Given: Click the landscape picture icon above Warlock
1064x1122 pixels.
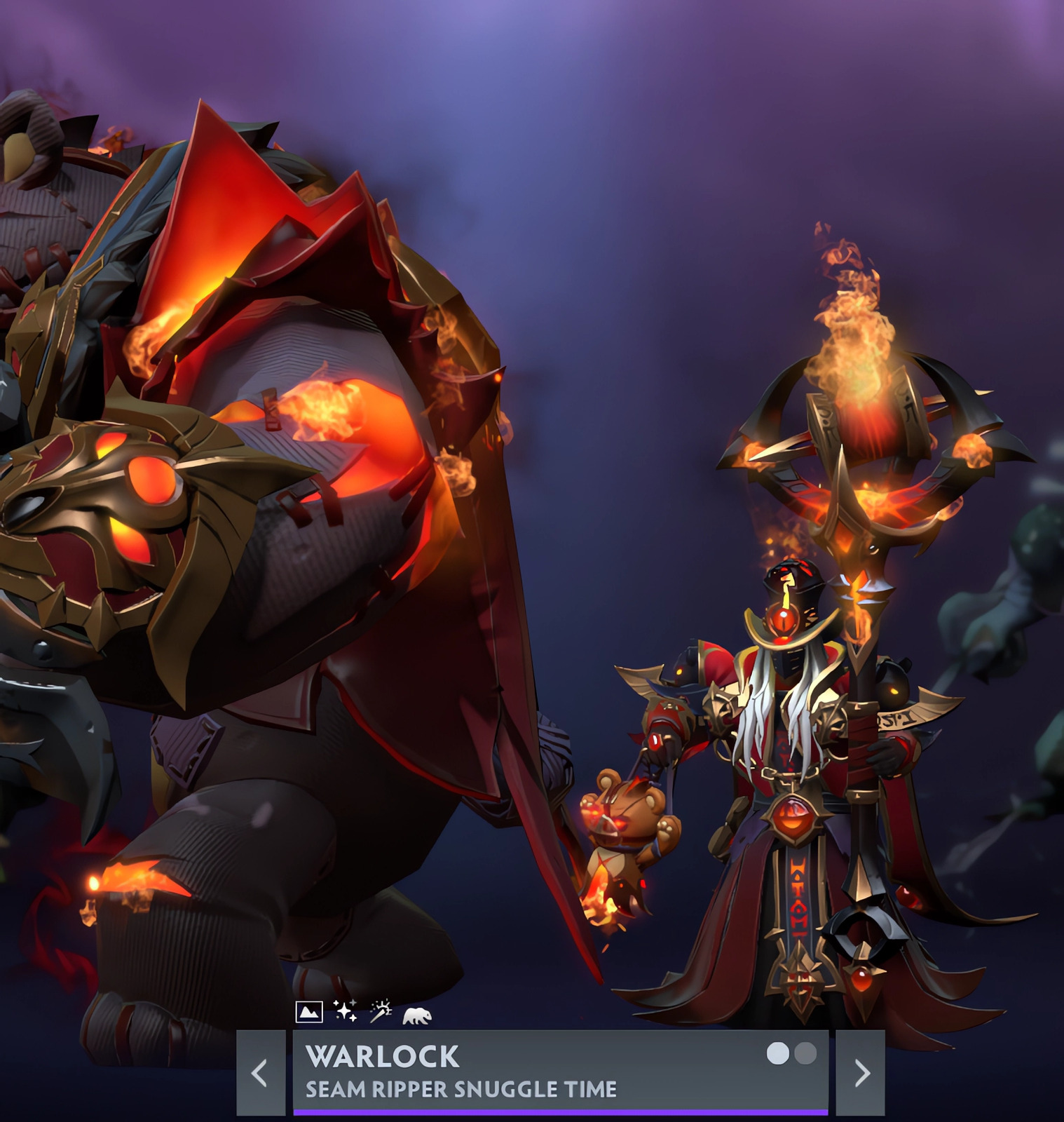Looking at the screenshot, I should point(309,1012).
